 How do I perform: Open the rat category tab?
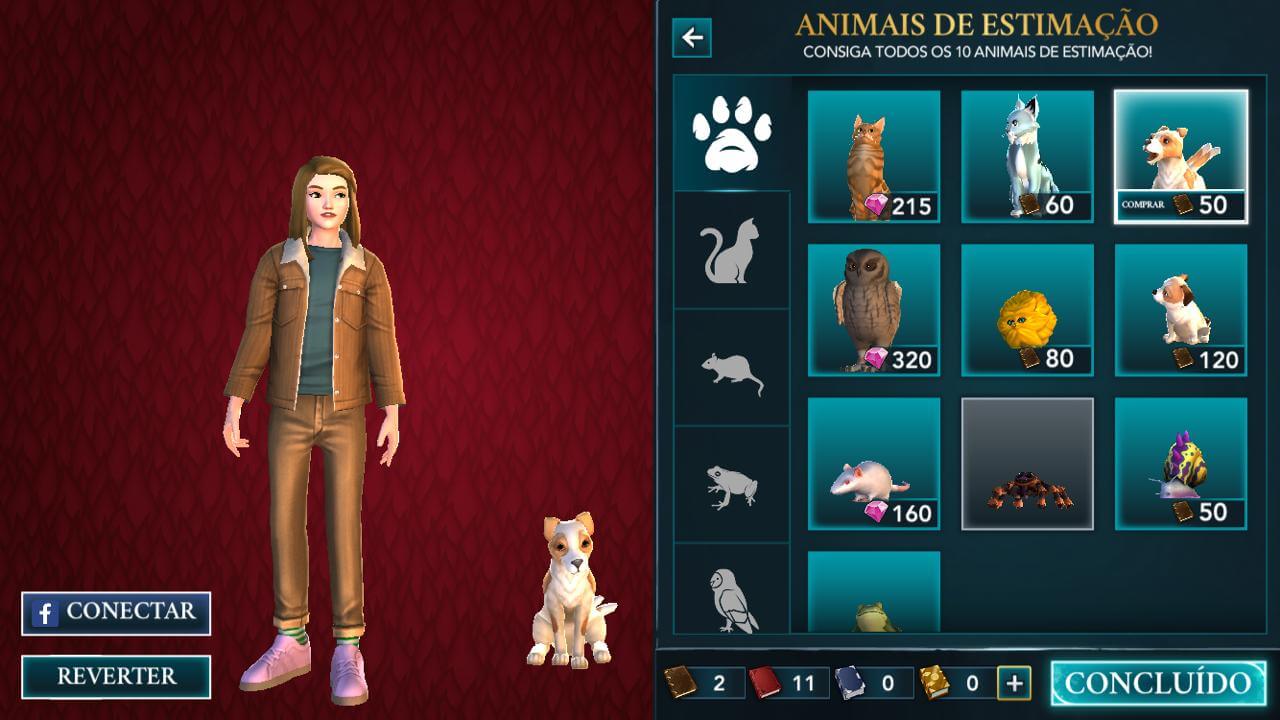tap(732, 370)
